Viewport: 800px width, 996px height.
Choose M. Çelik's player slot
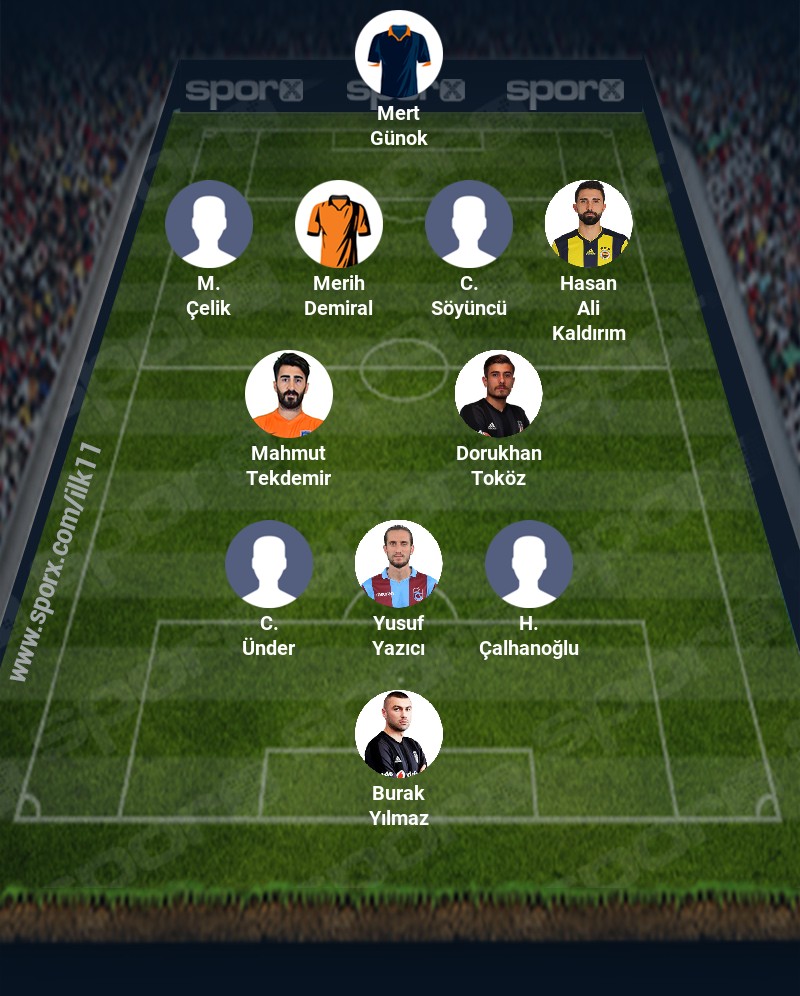[209, 224]
